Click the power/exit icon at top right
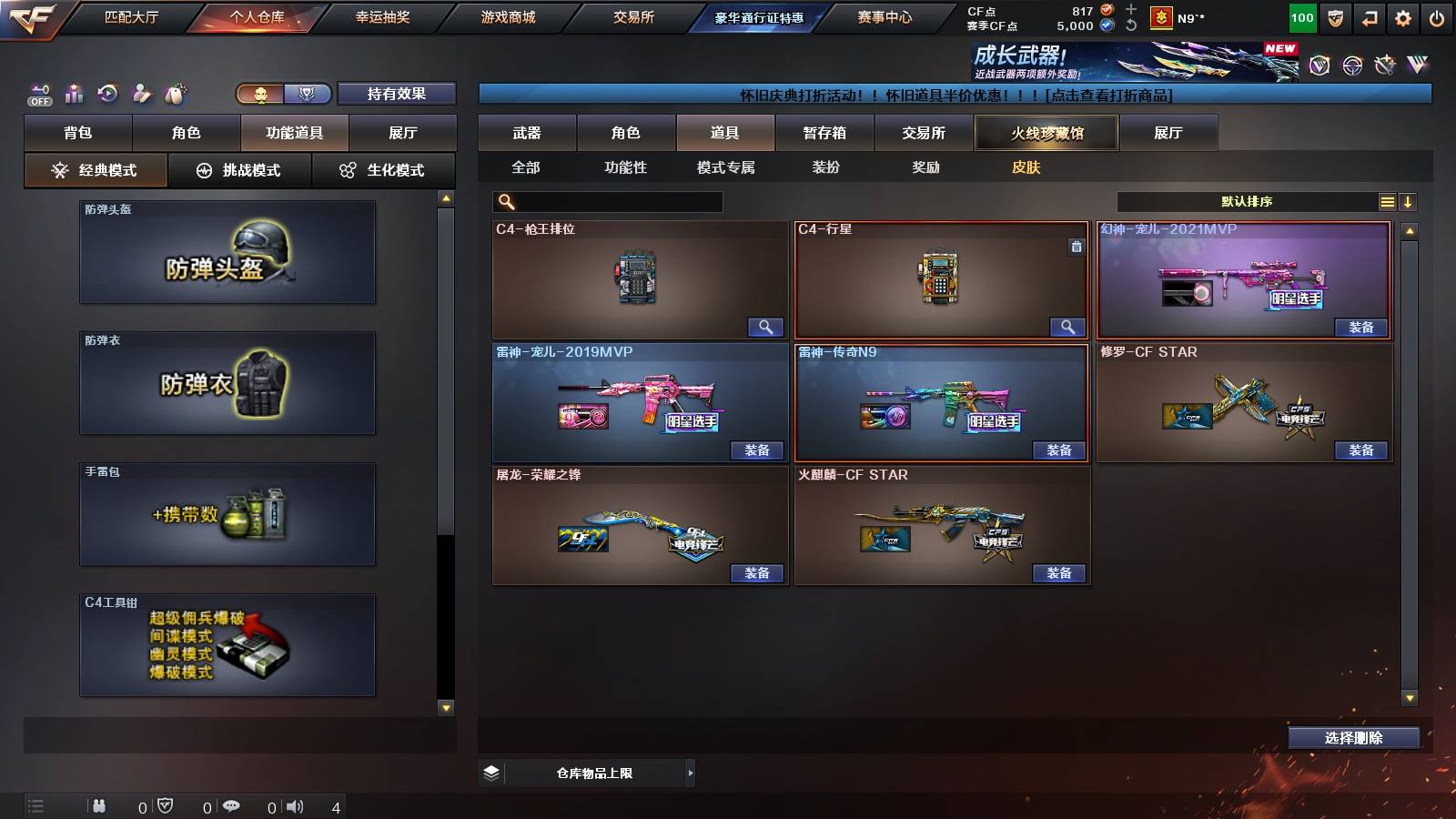1456x819 pixels. [1436, 16]
